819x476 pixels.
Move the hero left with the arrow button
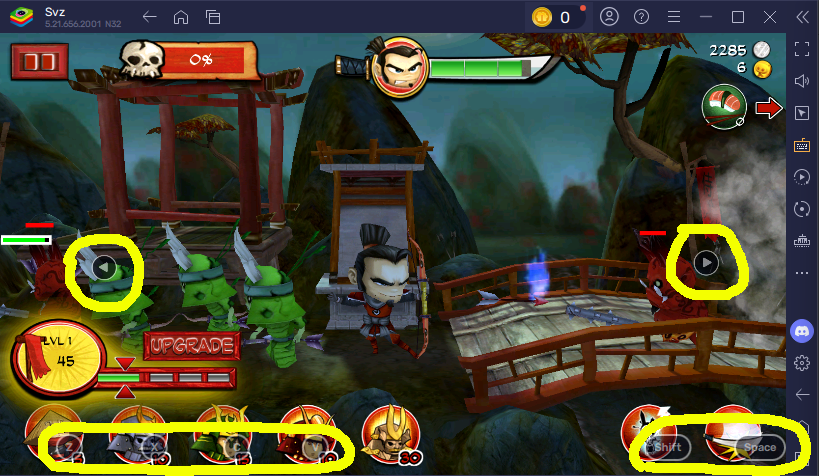coord(104,267)
